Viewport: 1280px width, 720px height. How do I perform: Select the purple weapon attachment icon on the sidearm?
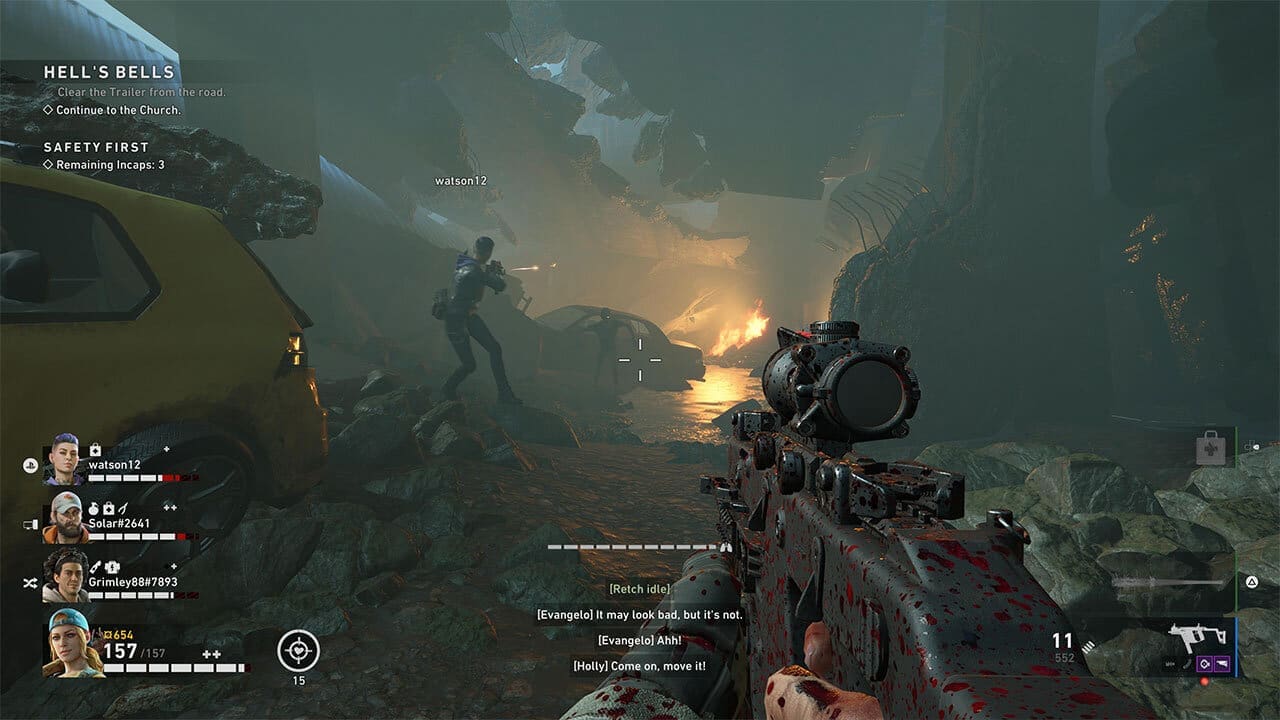pyautogui.click(x=1204, y=664)
